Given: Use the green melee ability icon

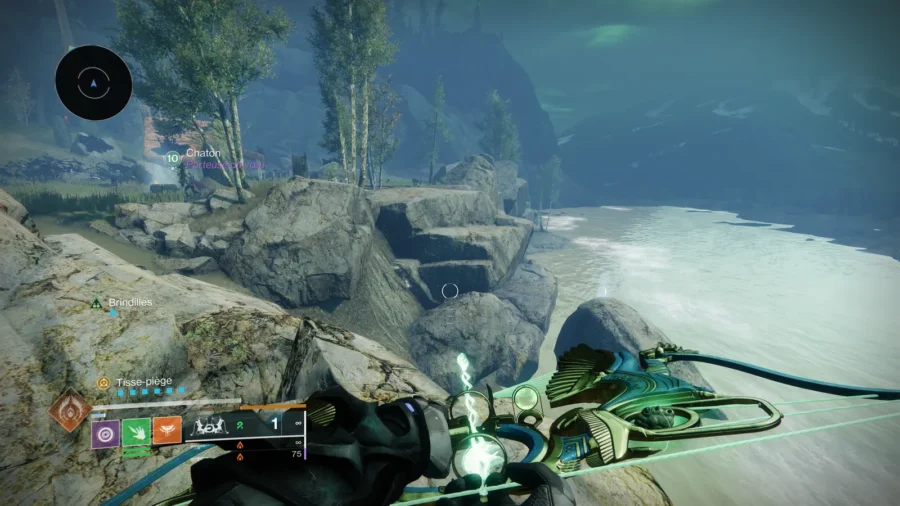Looking at the screenshot, I should tap(136, 432).
